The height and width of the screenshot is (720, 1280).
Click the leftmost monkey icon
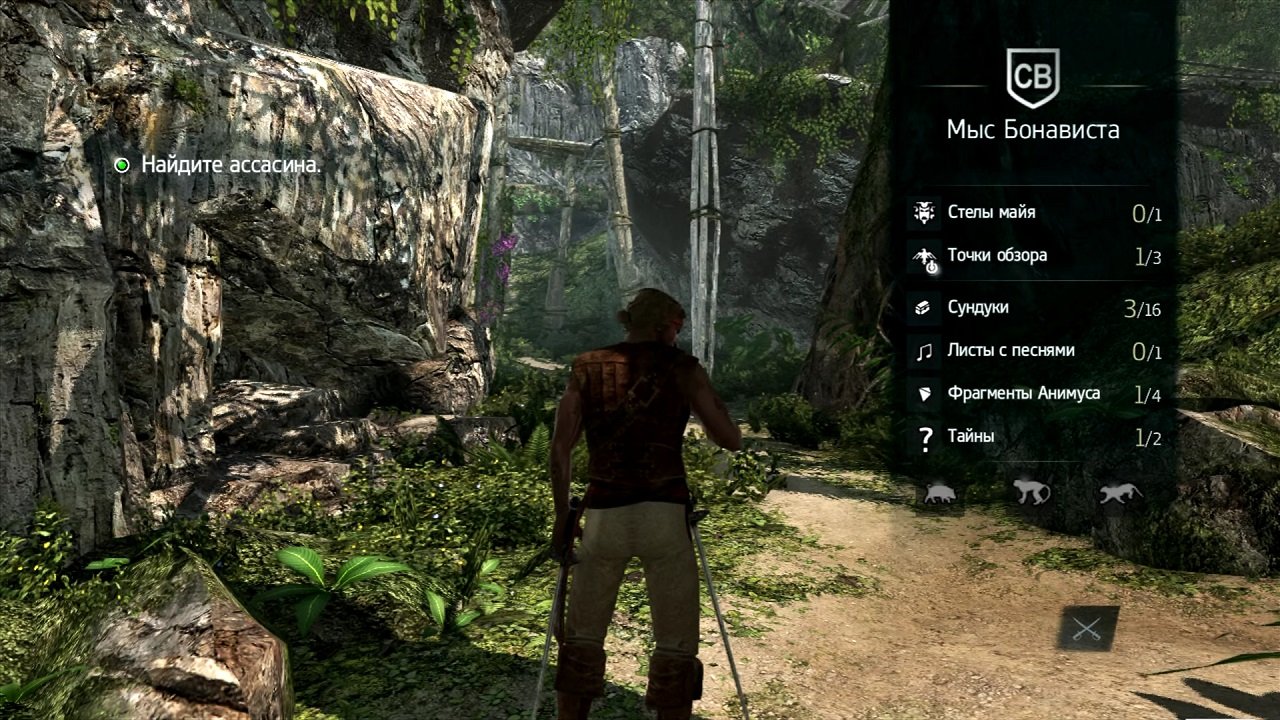click(1033, 491)
